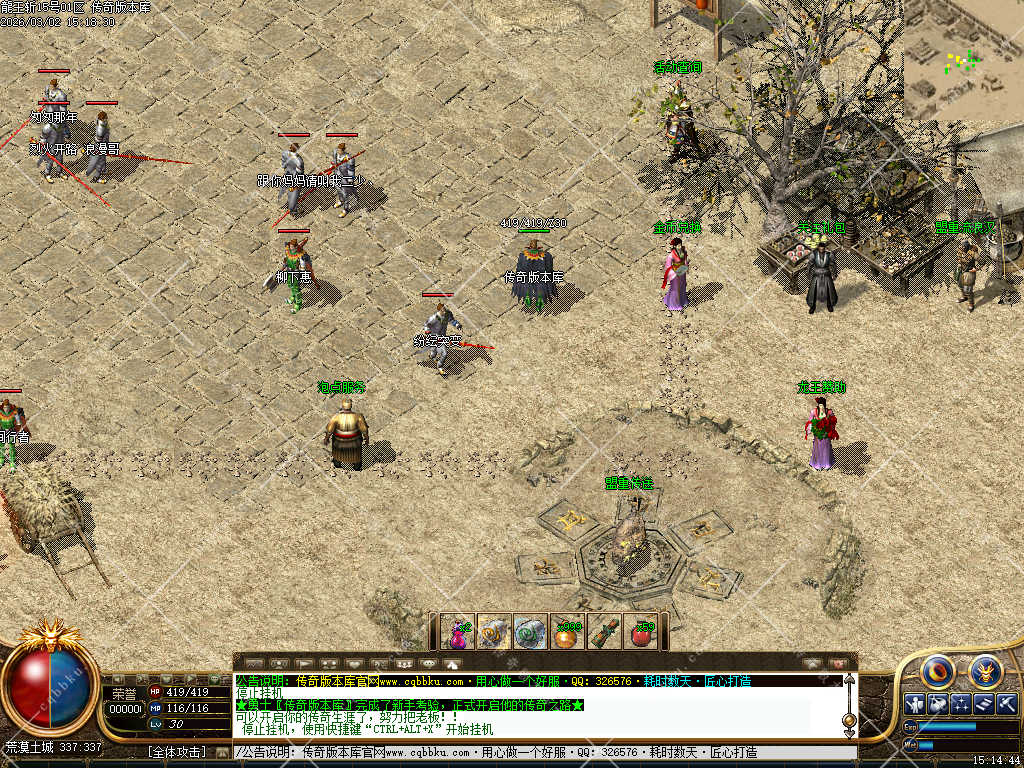Drink the red potion stacked x59
Image resolution: width=1024 pixels, height=768 pixels.
(x=641, y=632)
